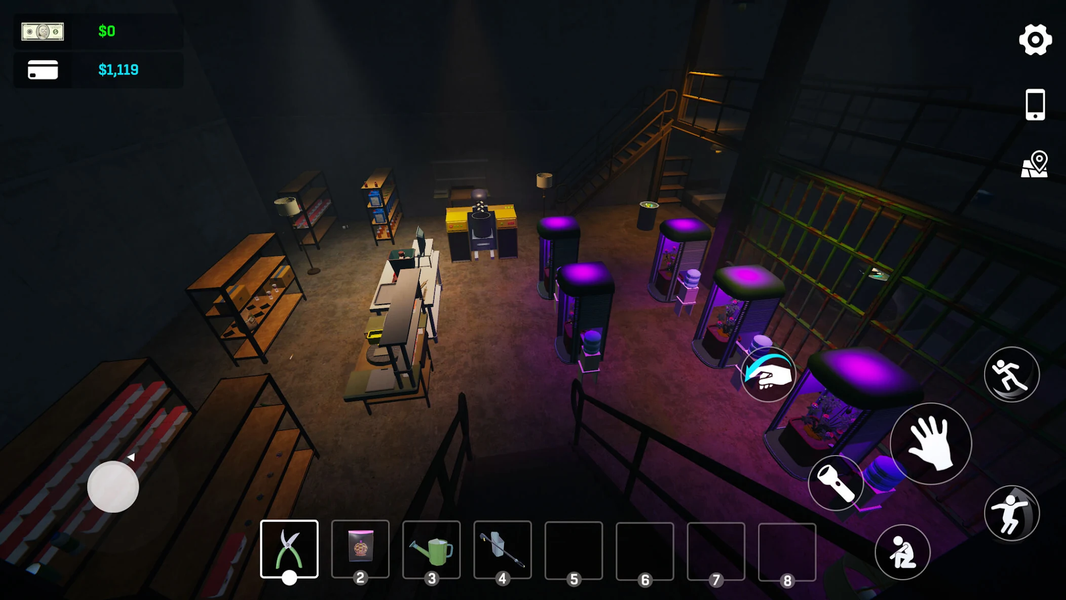This screenshot has width=1066, height=600.
Task: Select the green watering can slot
Action: pyautogui.click(x=431, y=549)
